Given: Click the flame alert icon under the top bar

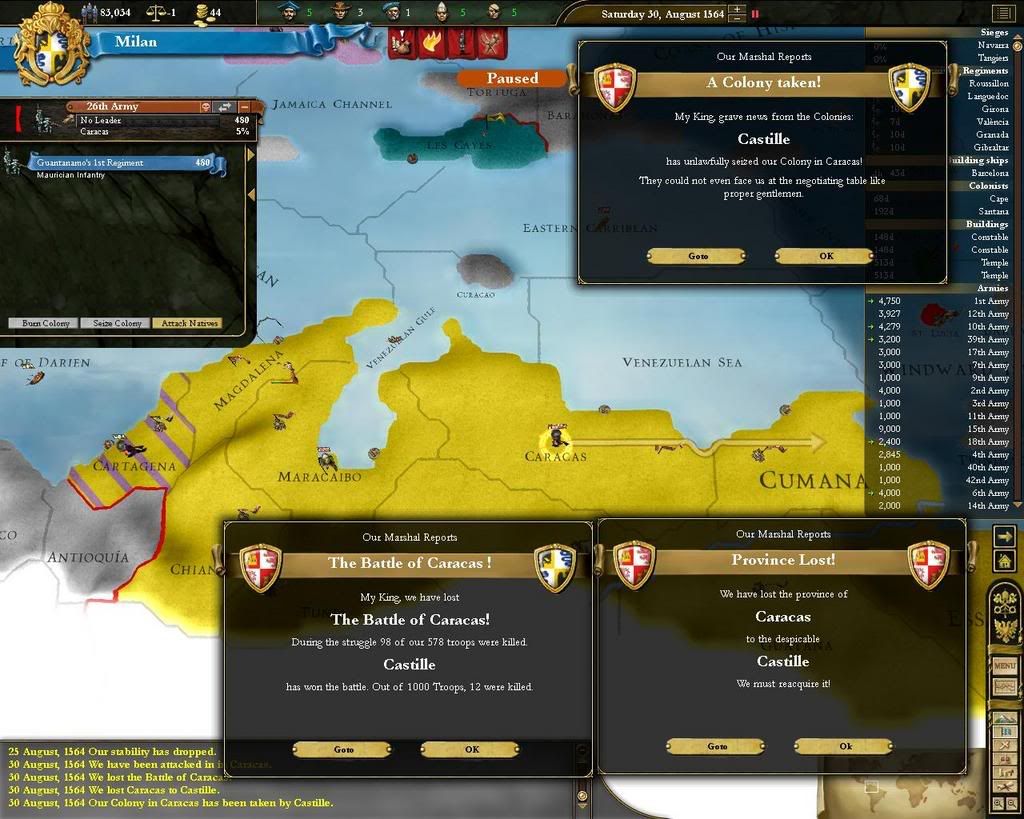Looking at the screenshot, I should click(x=431, y=42).
